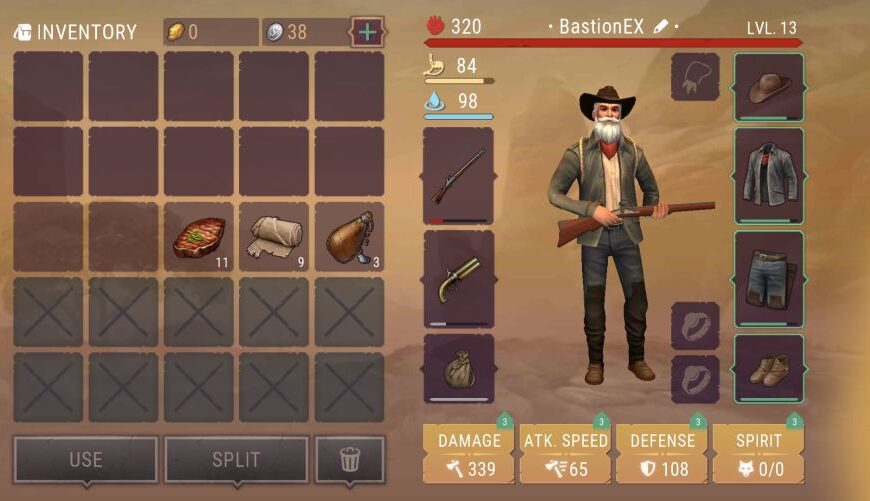The image size is (870, 501).
Task: Choose the leather waterskin slot
Action: 349,237
